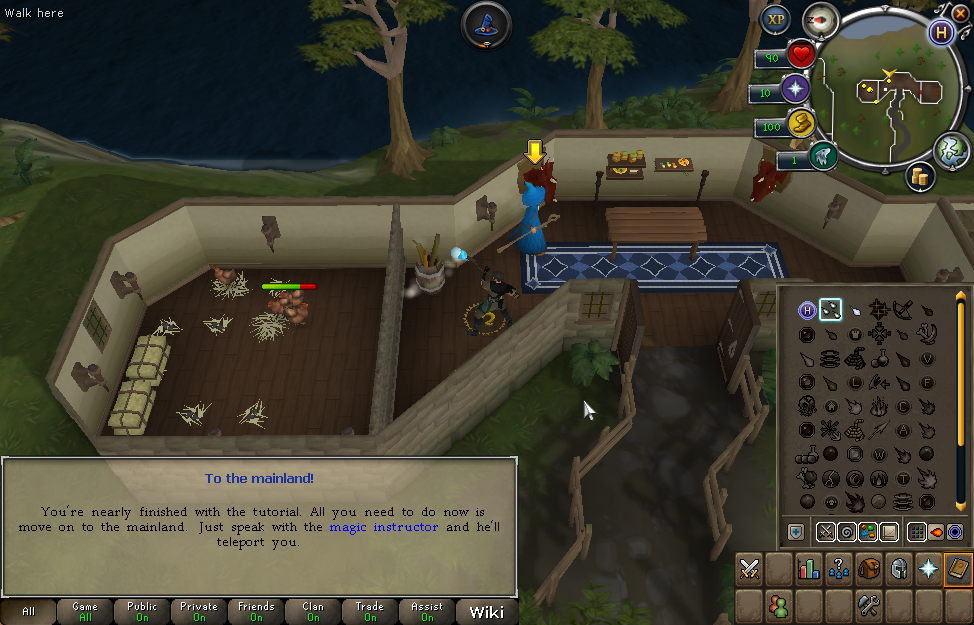Open the settings wrench tab
The image size is (974, 625).
click(868, 605)
